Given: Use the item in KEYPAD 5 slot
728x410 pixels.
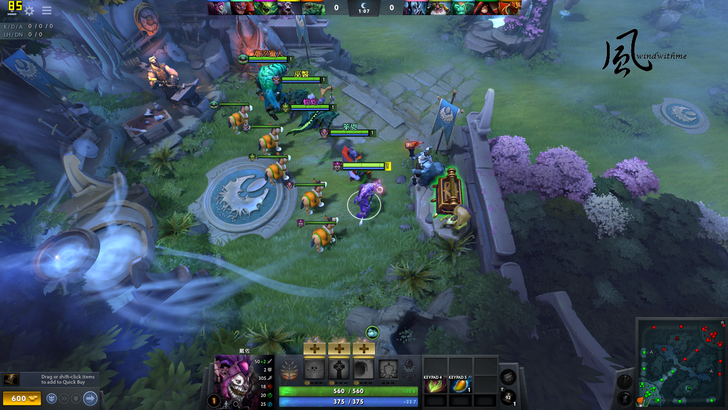Looking at the screenshot, I should (460, 385).
